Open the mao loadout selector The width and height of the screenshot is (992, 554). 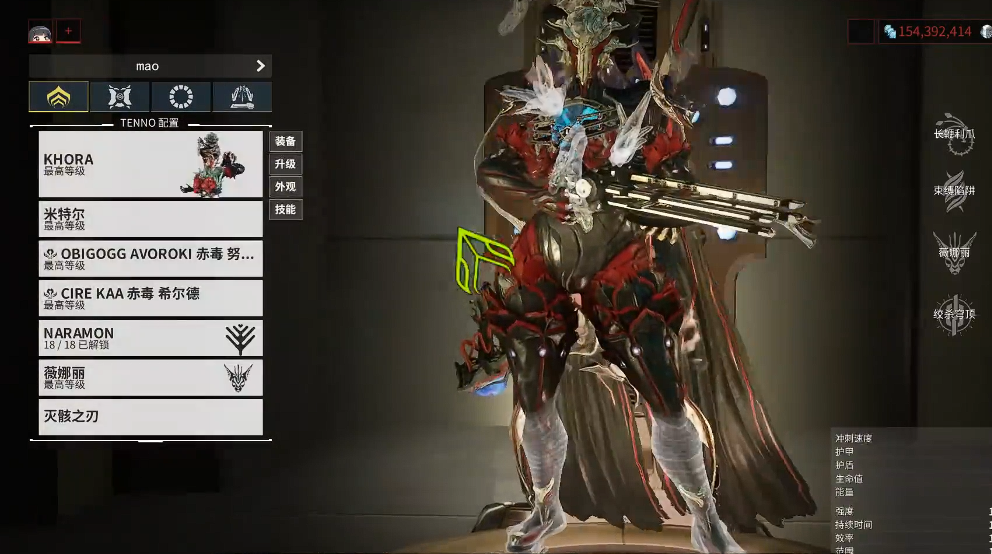click(150, 66)
